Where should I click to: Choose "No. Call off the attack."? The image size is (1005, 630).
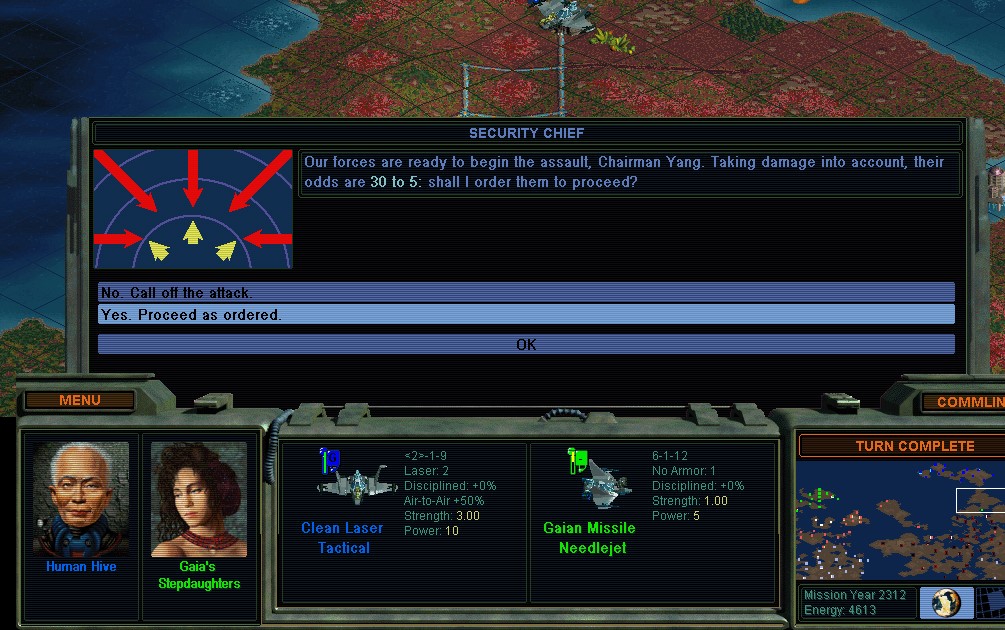tap(526, 293)
